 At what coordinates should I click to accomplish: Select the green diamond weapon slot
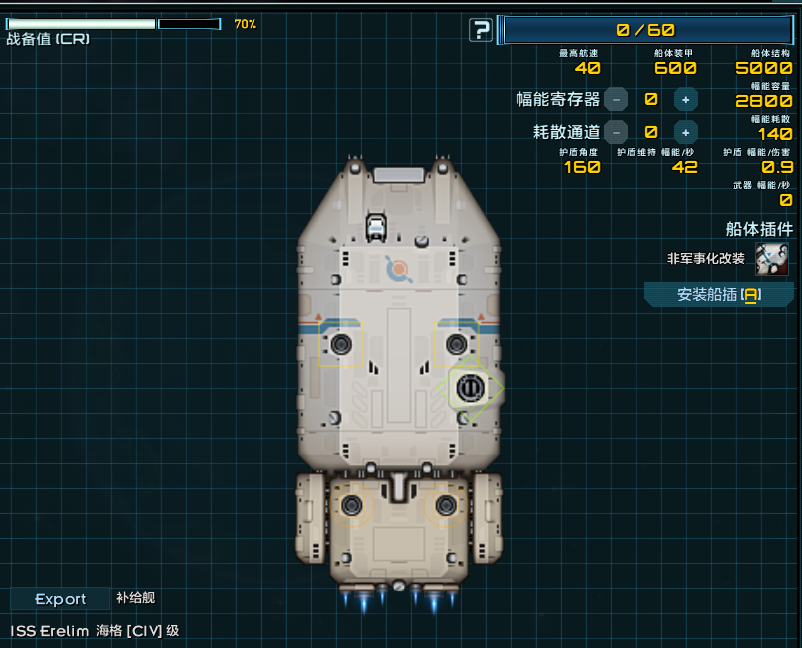coord(470,387)
